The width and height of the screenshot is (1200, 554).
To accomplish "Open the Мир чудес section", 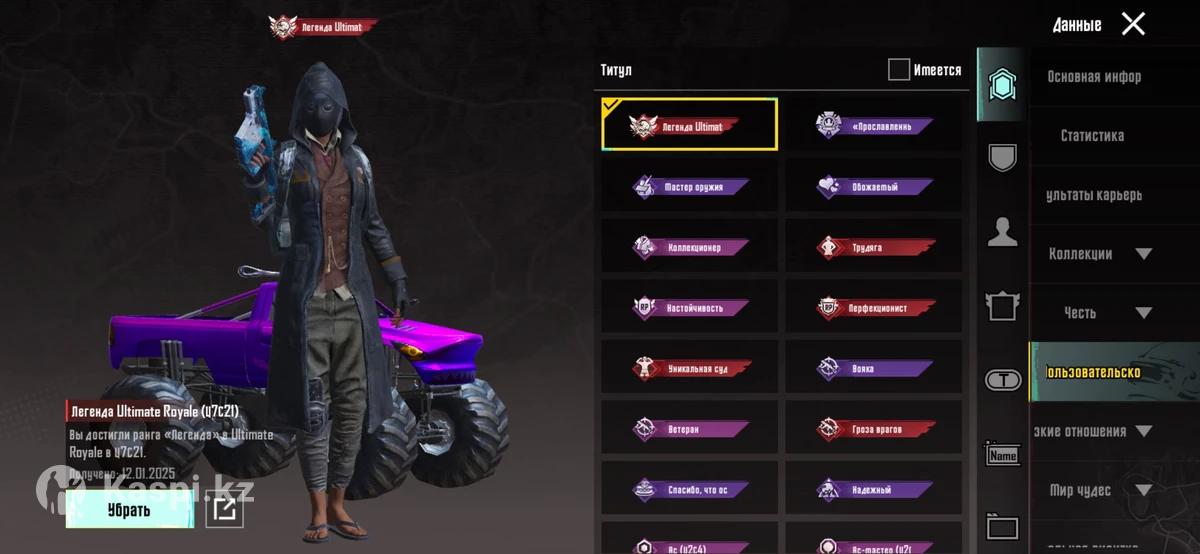I will pos(1100,490).
